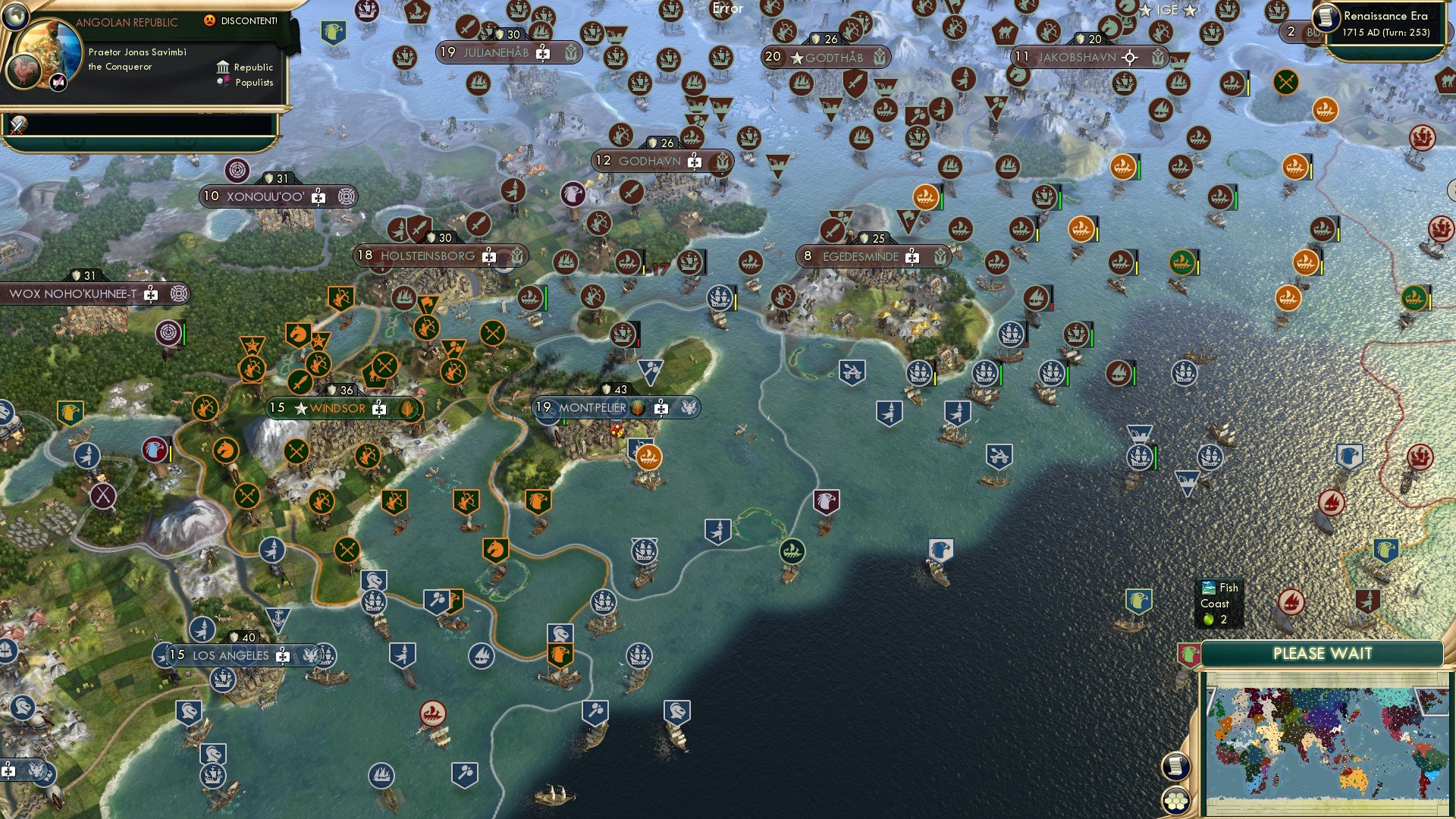Expand the Godthåb city banner
The image size is (1456, 819).
coord(826,56)
